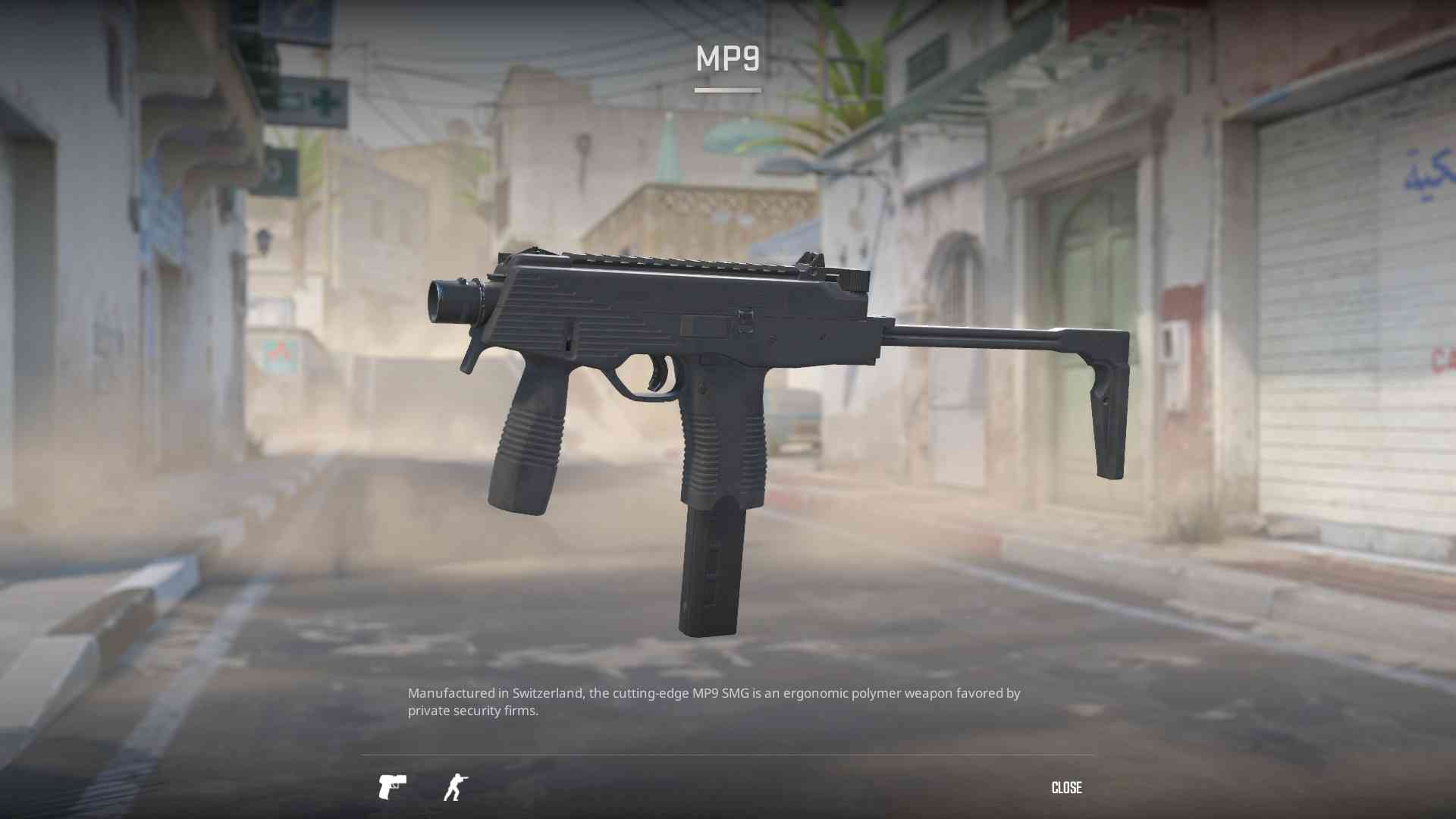1456x819 pixels.
Task: Switch to the character holding weapon view
Action: pos(455,788)
